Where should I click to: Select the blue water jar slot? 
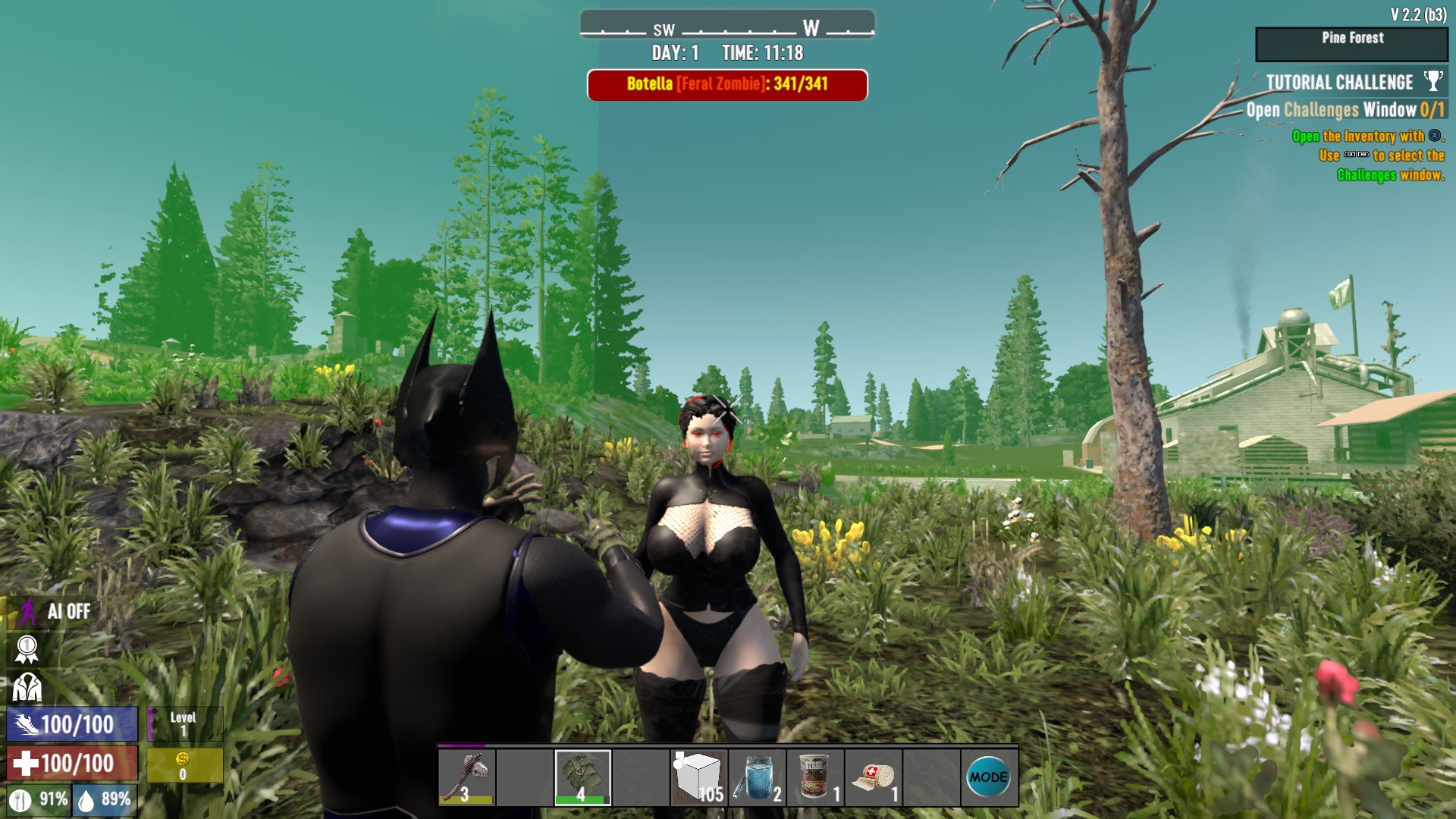pos(757,777)
